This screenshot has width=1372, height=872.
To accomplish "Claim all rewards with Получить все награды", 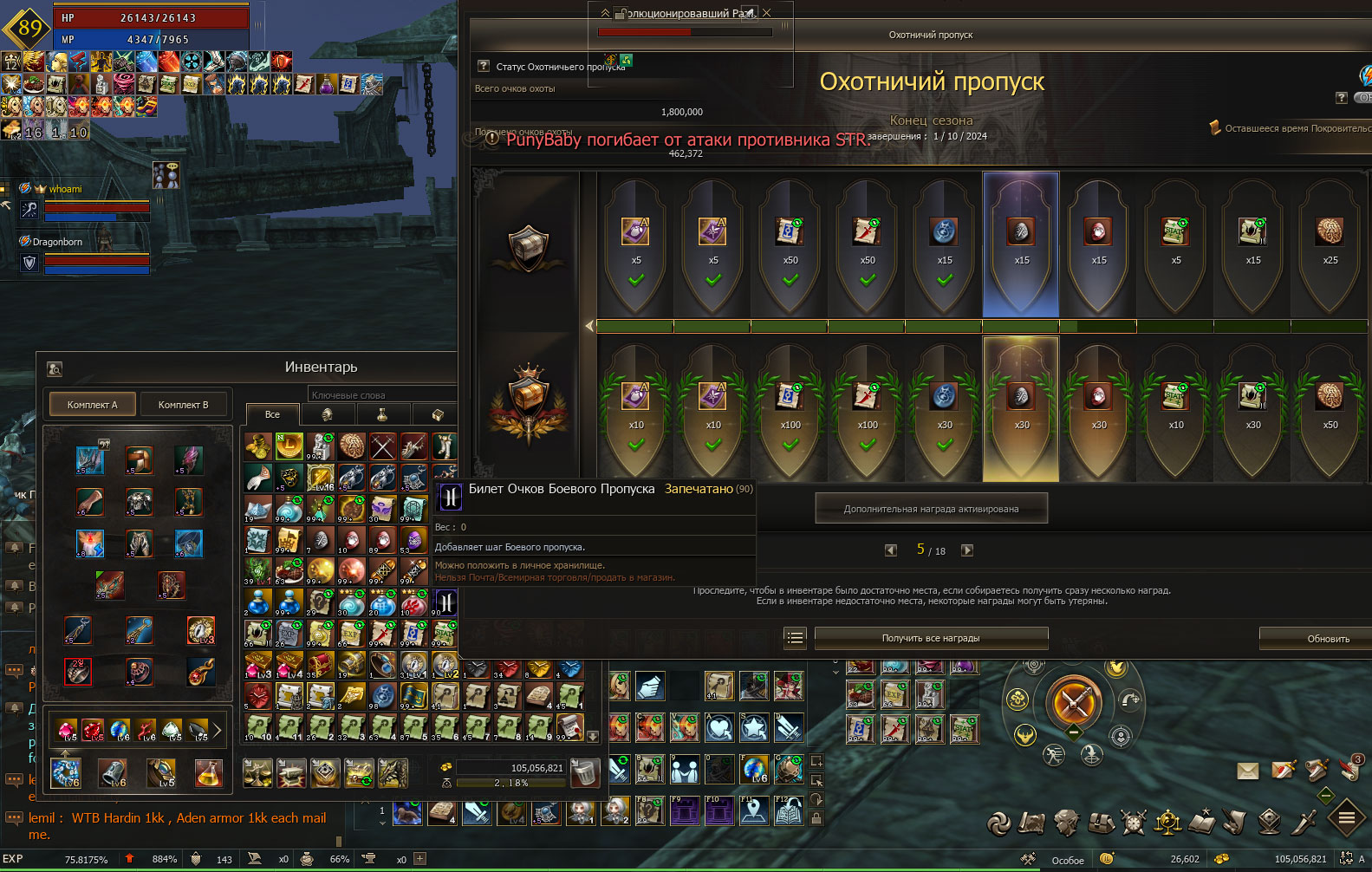I will (x=931, y=639).
